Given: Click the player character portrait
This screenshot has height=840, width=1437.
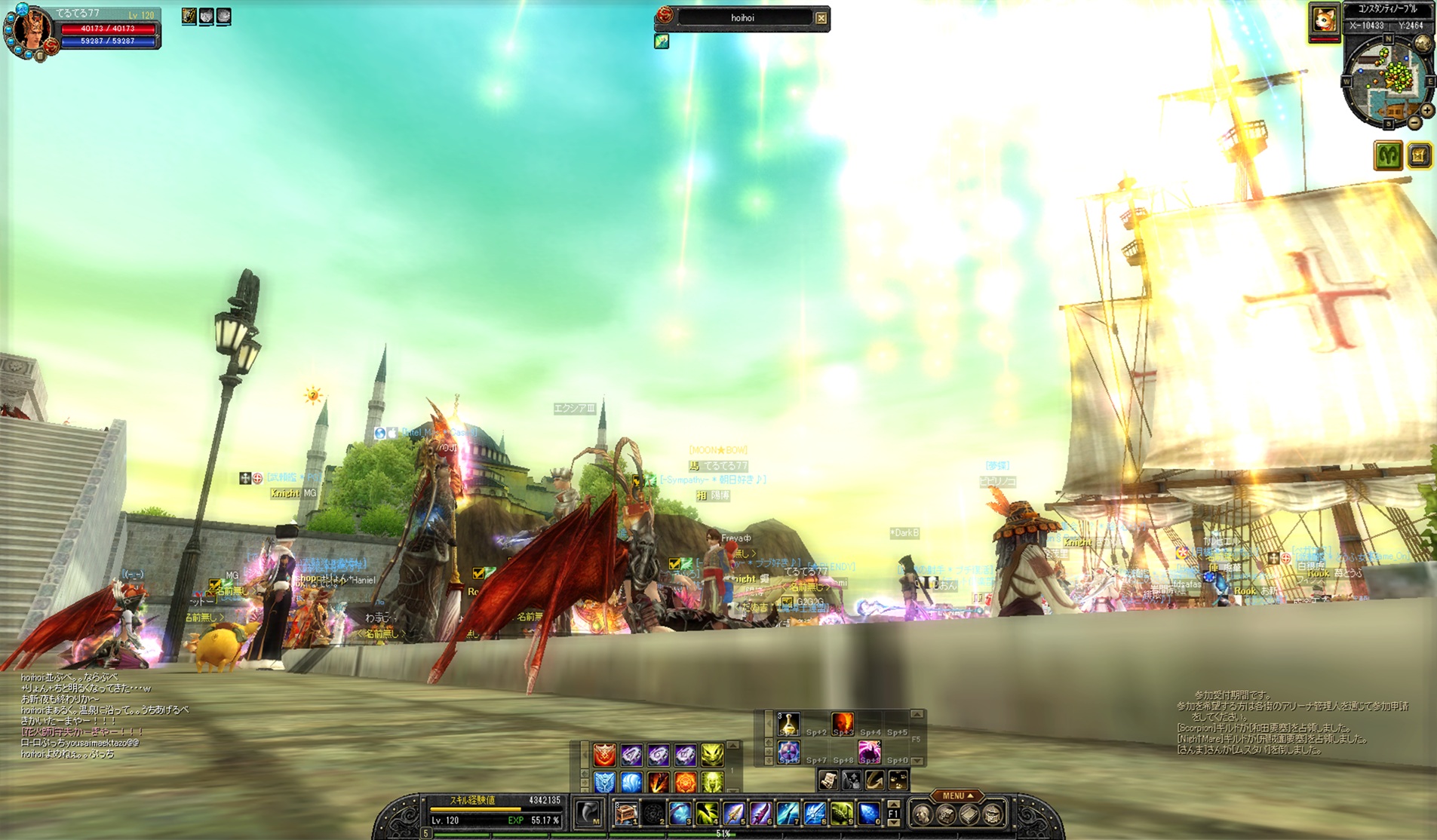Looking at the screenshot, I should [x=30, y=29].
